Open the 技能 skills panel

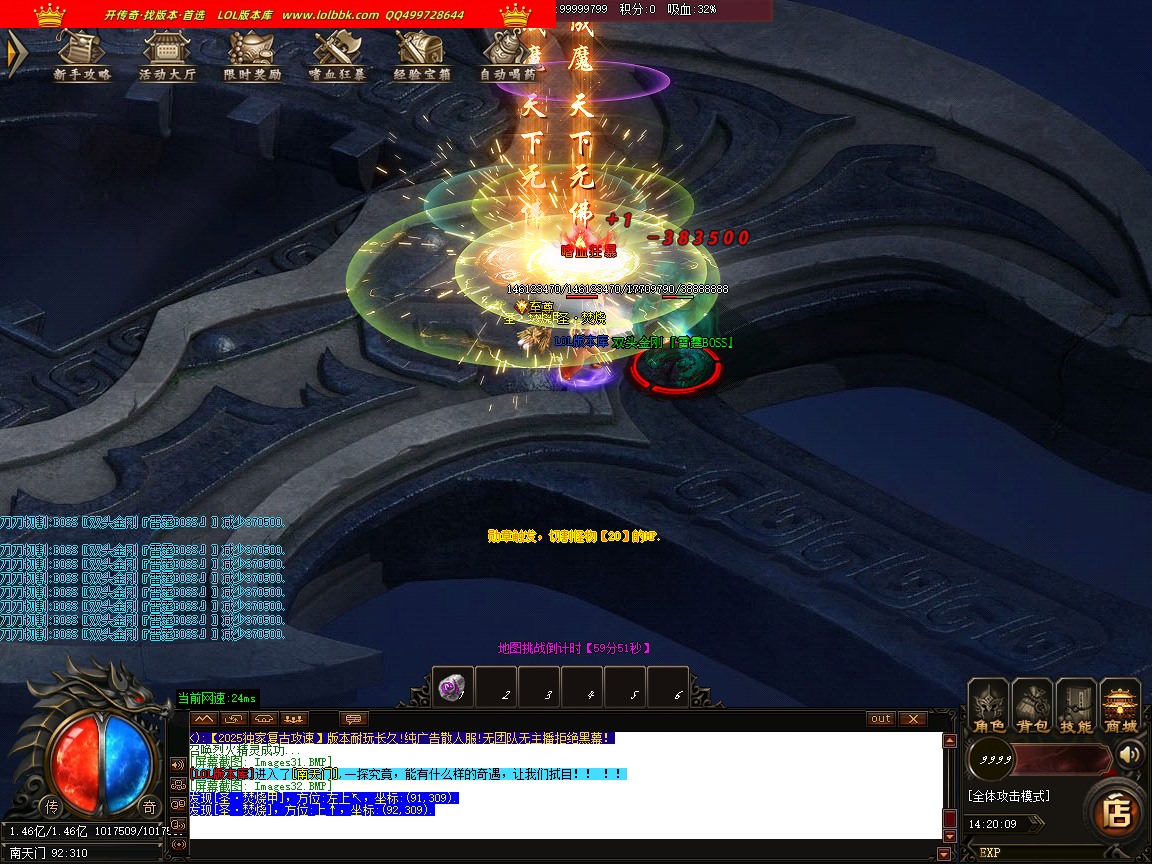point(1076,706)
